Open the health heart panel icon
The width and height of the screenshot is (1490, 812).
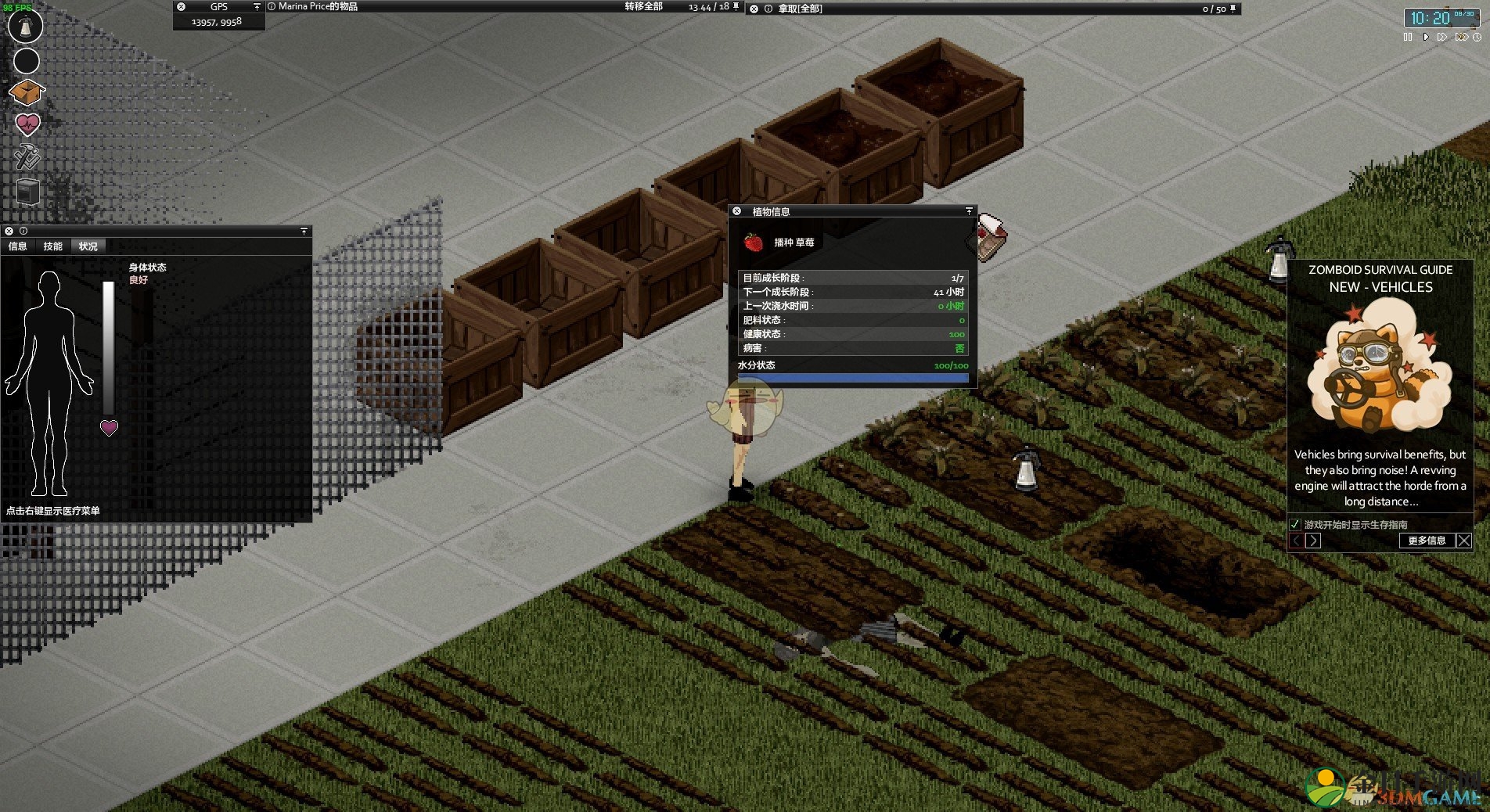(27, 124)
